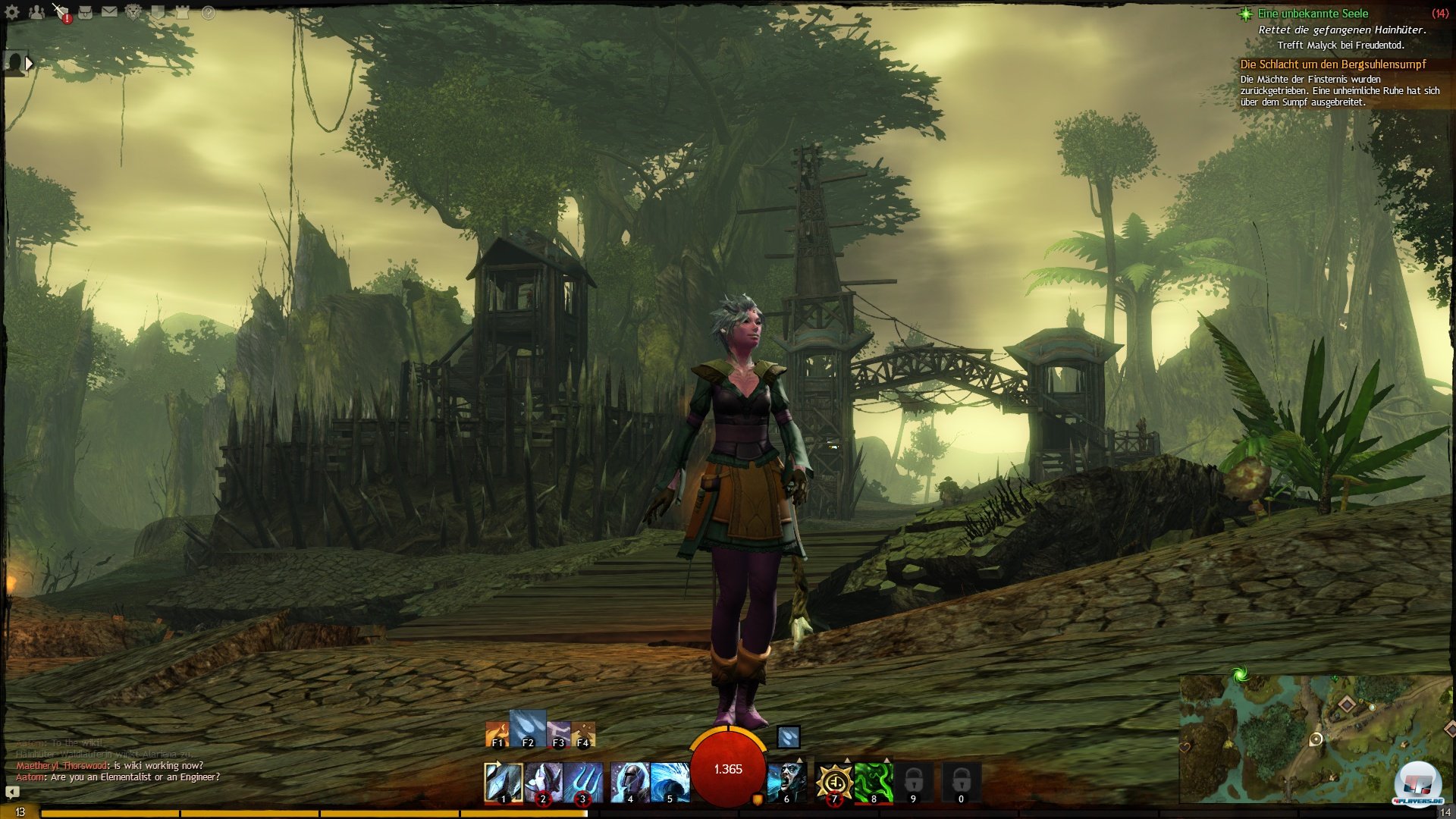Screen dimensions: 1456x819
Task: Open skill options arrow above elite slot 8
Action: tap(887, 760)
